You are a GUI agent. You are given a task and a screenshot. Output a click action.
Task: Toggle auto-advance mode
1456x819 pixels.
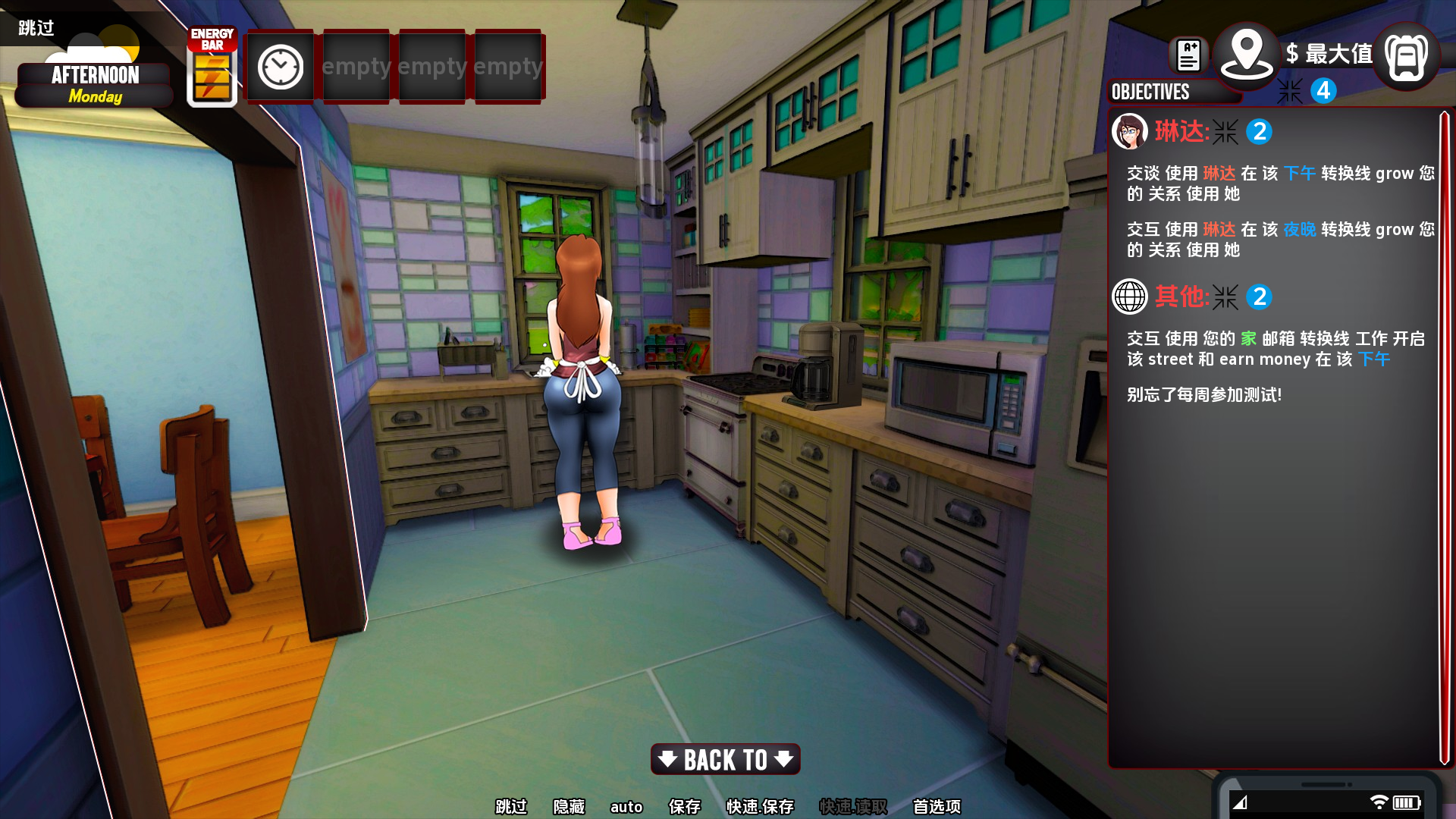click(x=626, y=807)
